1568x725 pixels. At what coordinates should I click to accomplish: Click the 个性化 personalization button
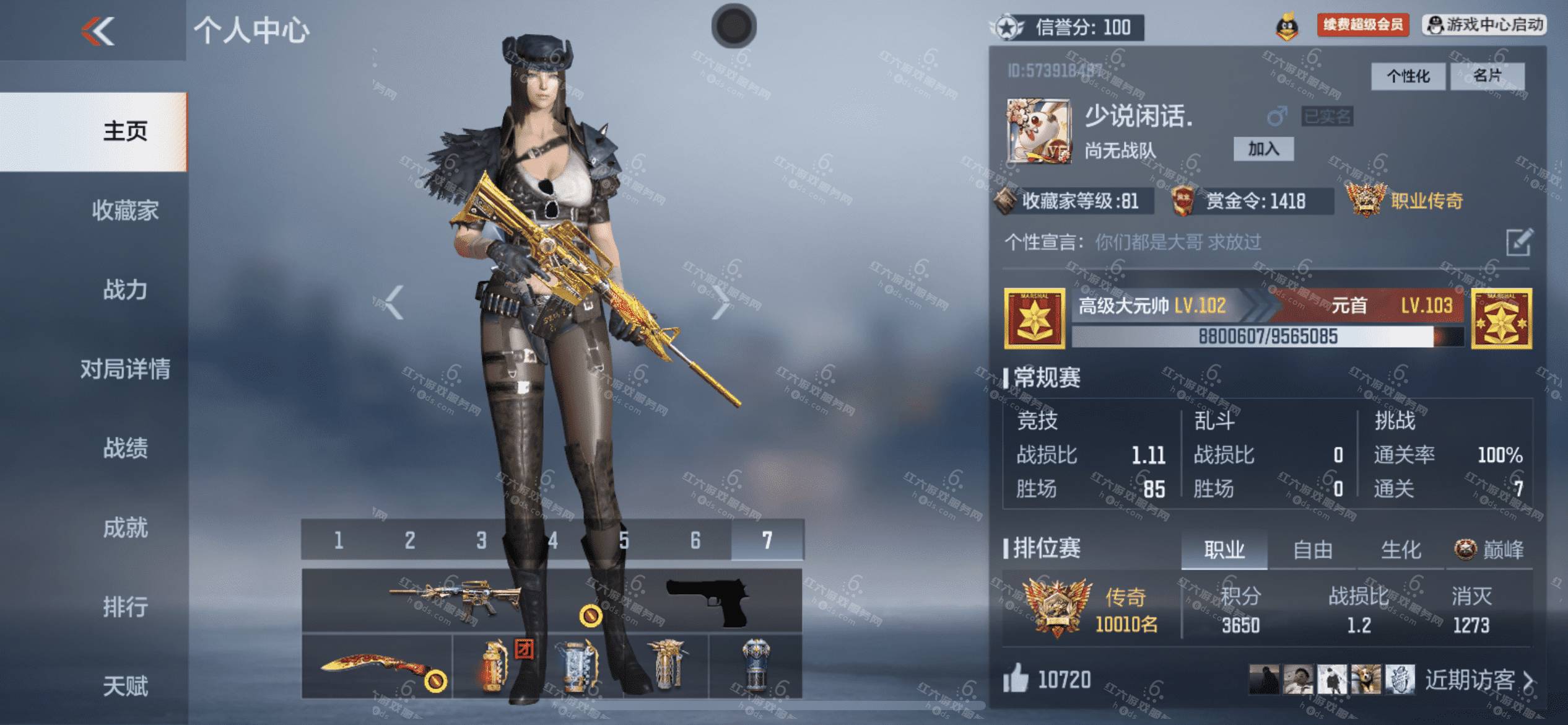pos(1408,76)
